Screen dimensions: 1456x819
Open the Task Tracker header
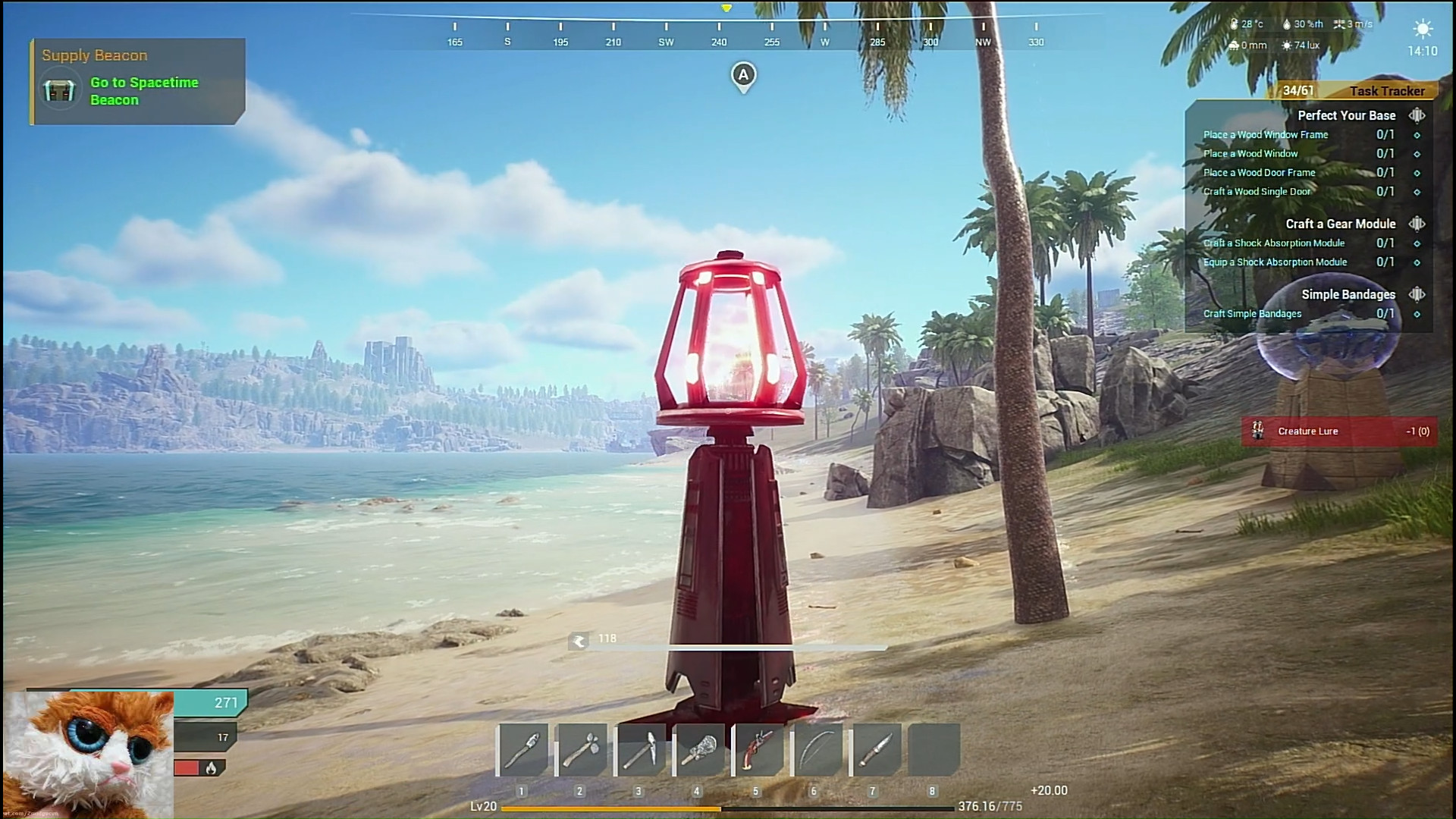pos(1386,91)
